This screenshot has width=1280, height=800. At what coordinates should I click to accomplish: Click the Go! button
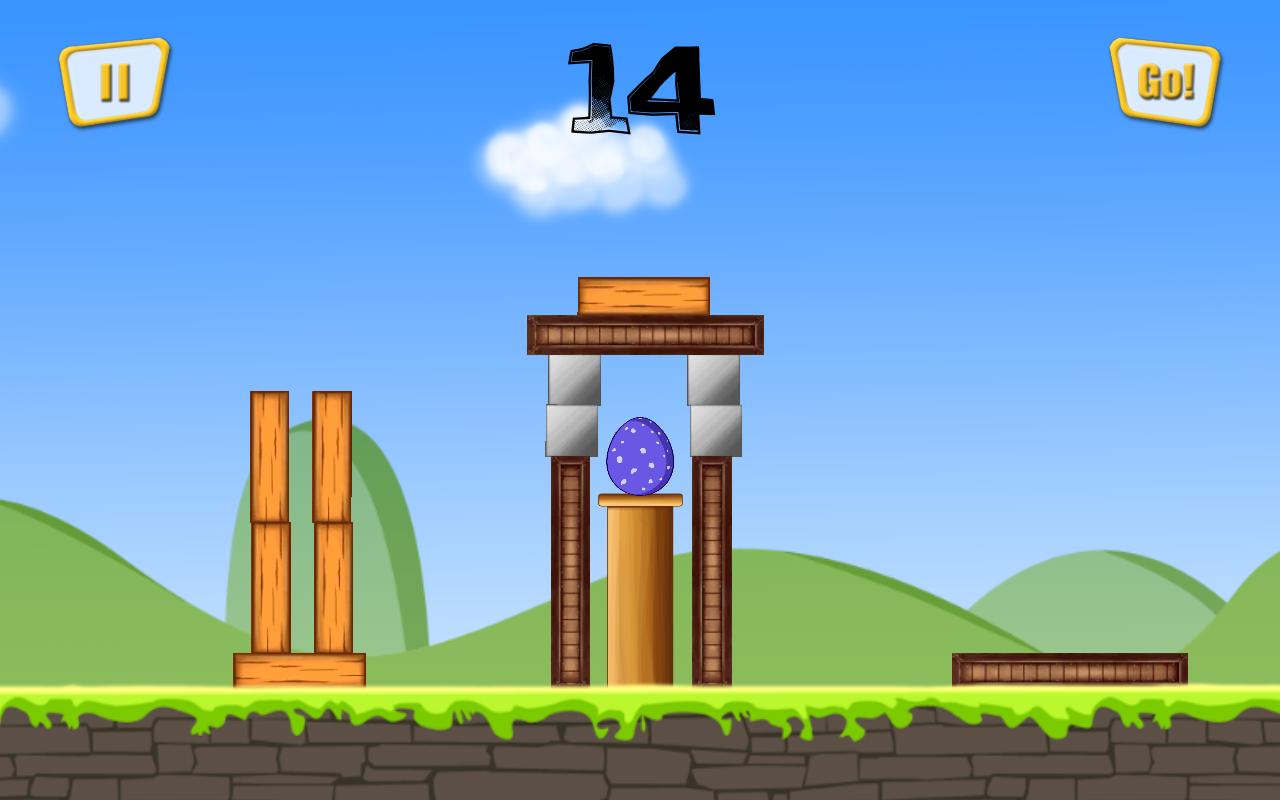coord(1165,82)
